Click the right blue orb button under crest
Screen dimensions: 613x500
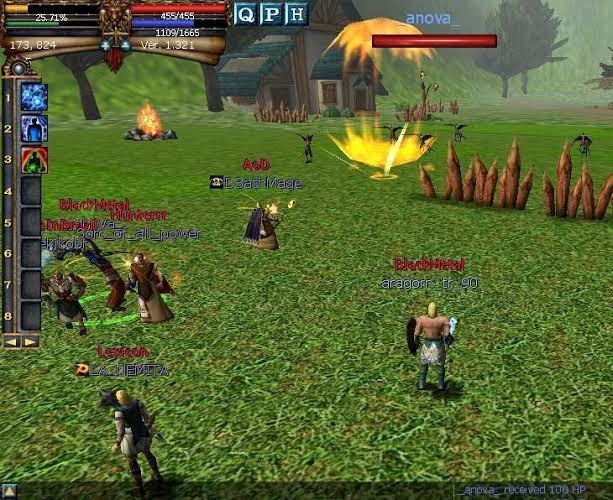pyautogui.click(x=125, y=45)
